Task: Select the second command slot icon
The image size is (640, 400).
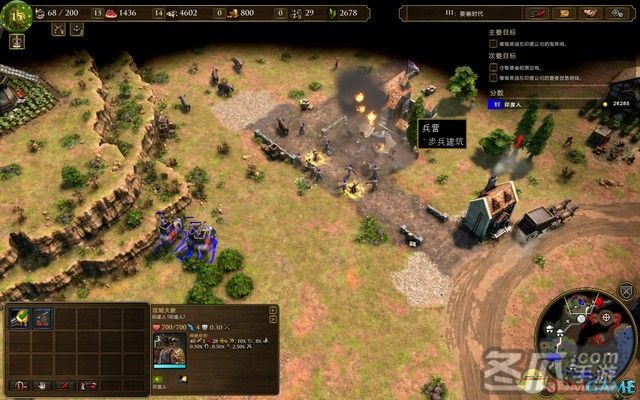Action: coord(43,318)
